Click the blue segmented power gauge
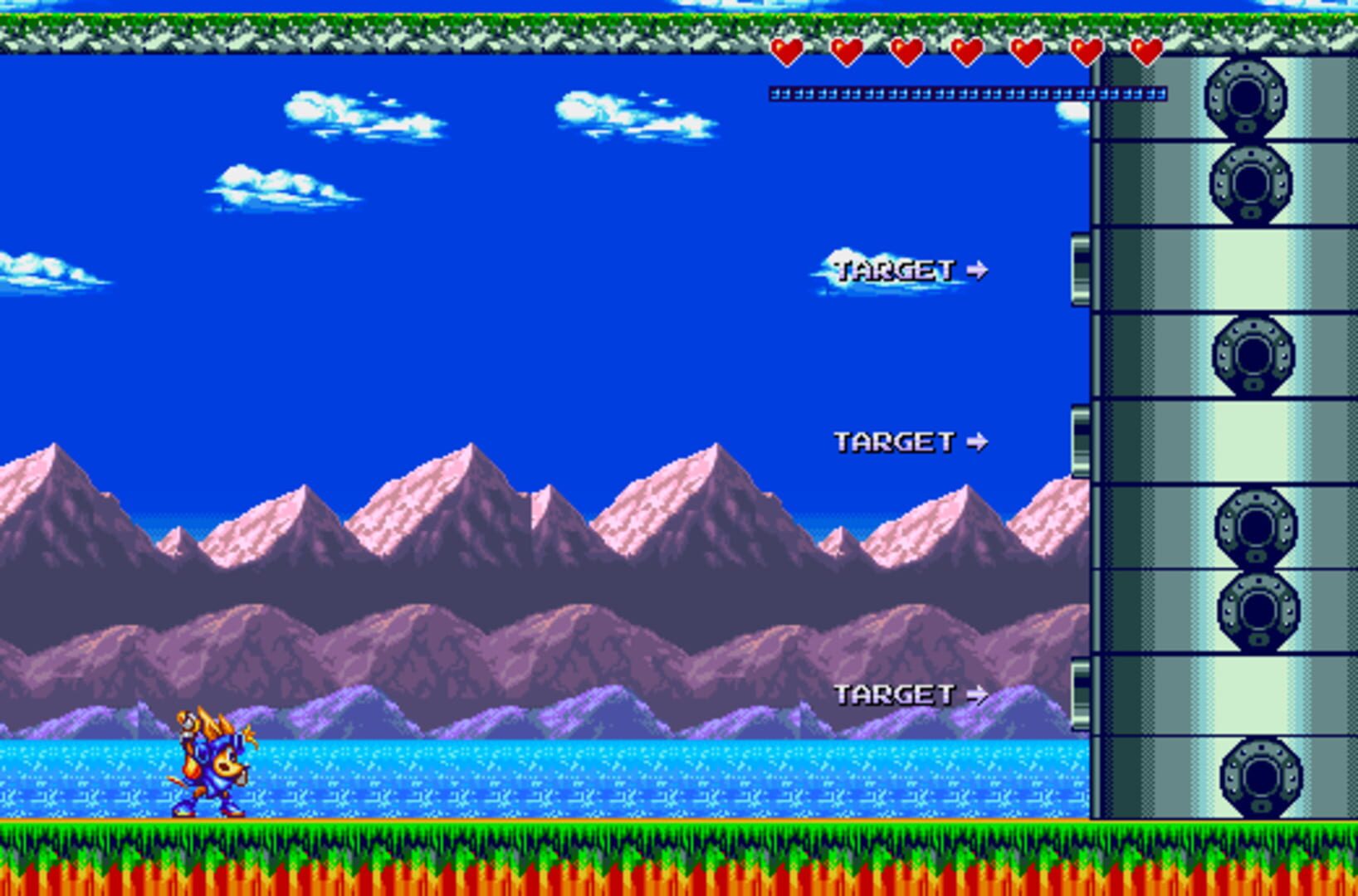1358x896 pixels. click(x=967, y=94)
